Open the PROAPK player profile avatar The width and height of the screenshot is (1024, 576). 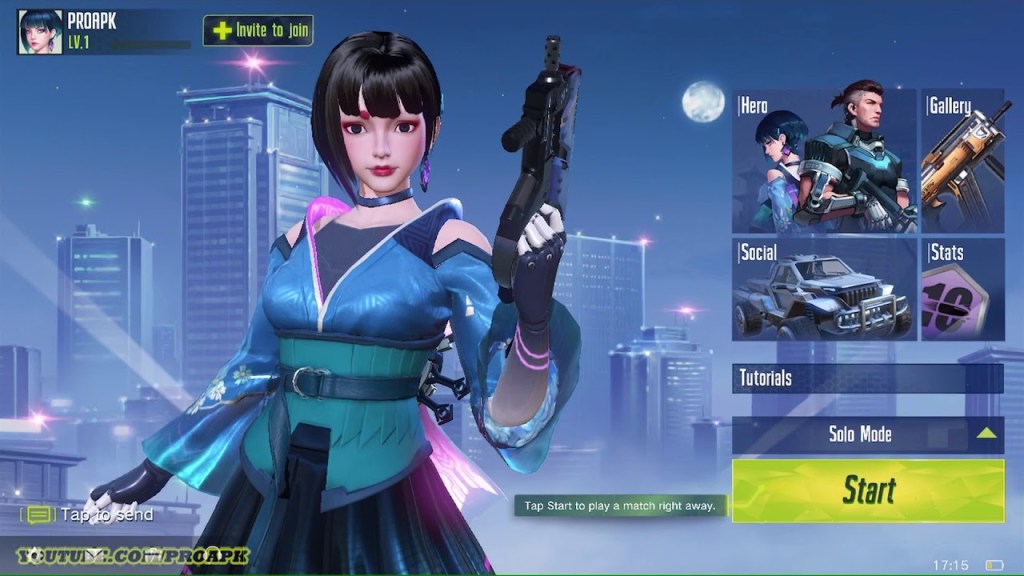[x=40, y=31]
